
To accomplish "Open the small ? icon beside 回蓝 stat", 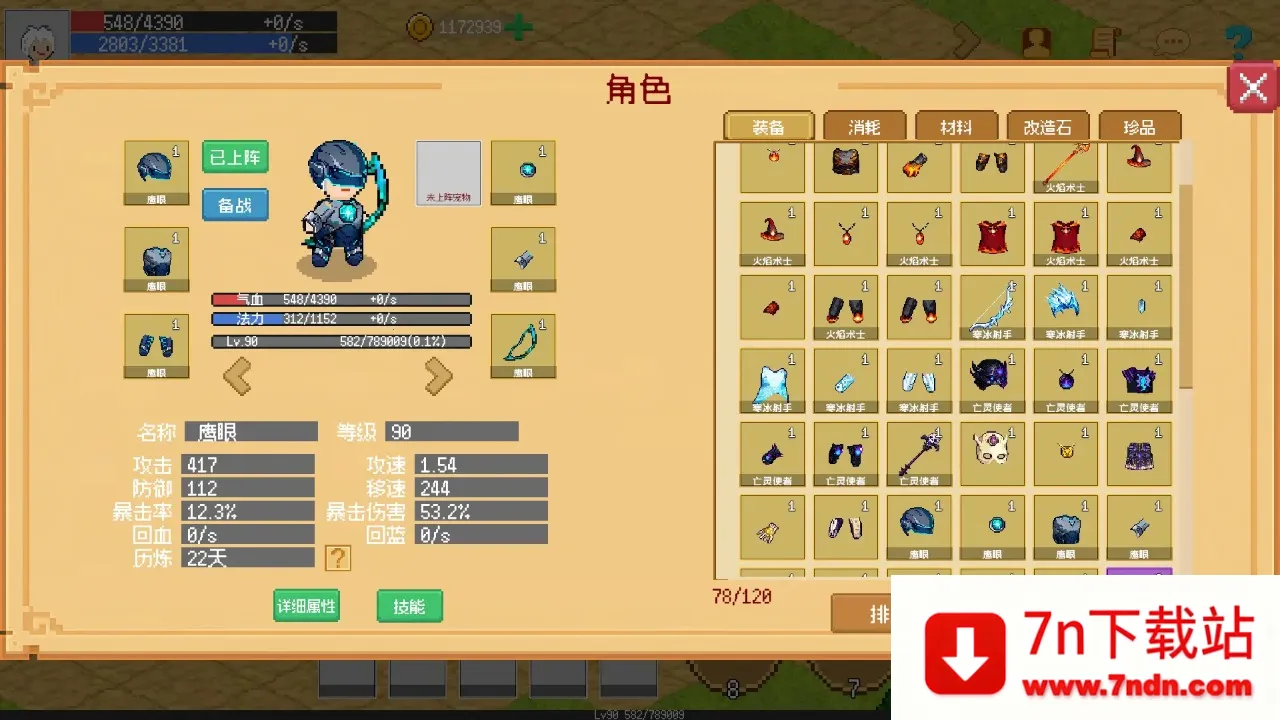I will point(338,558).
